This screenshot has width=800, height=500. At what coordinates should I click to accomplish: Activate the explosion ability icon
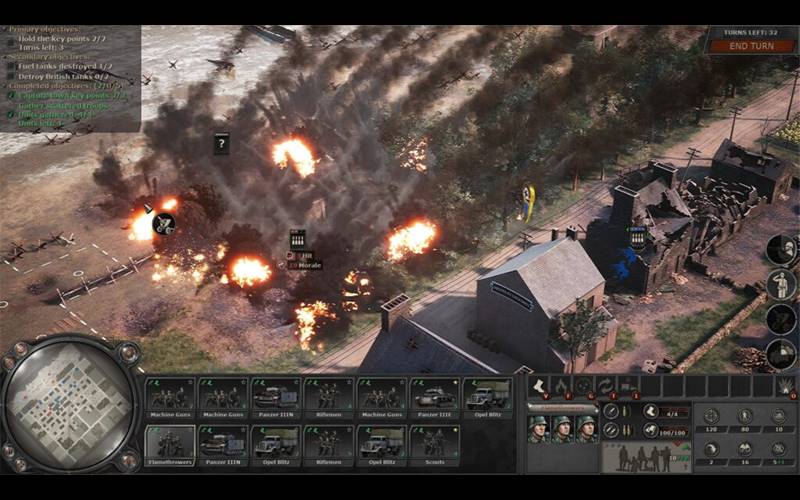pos(783,386)
